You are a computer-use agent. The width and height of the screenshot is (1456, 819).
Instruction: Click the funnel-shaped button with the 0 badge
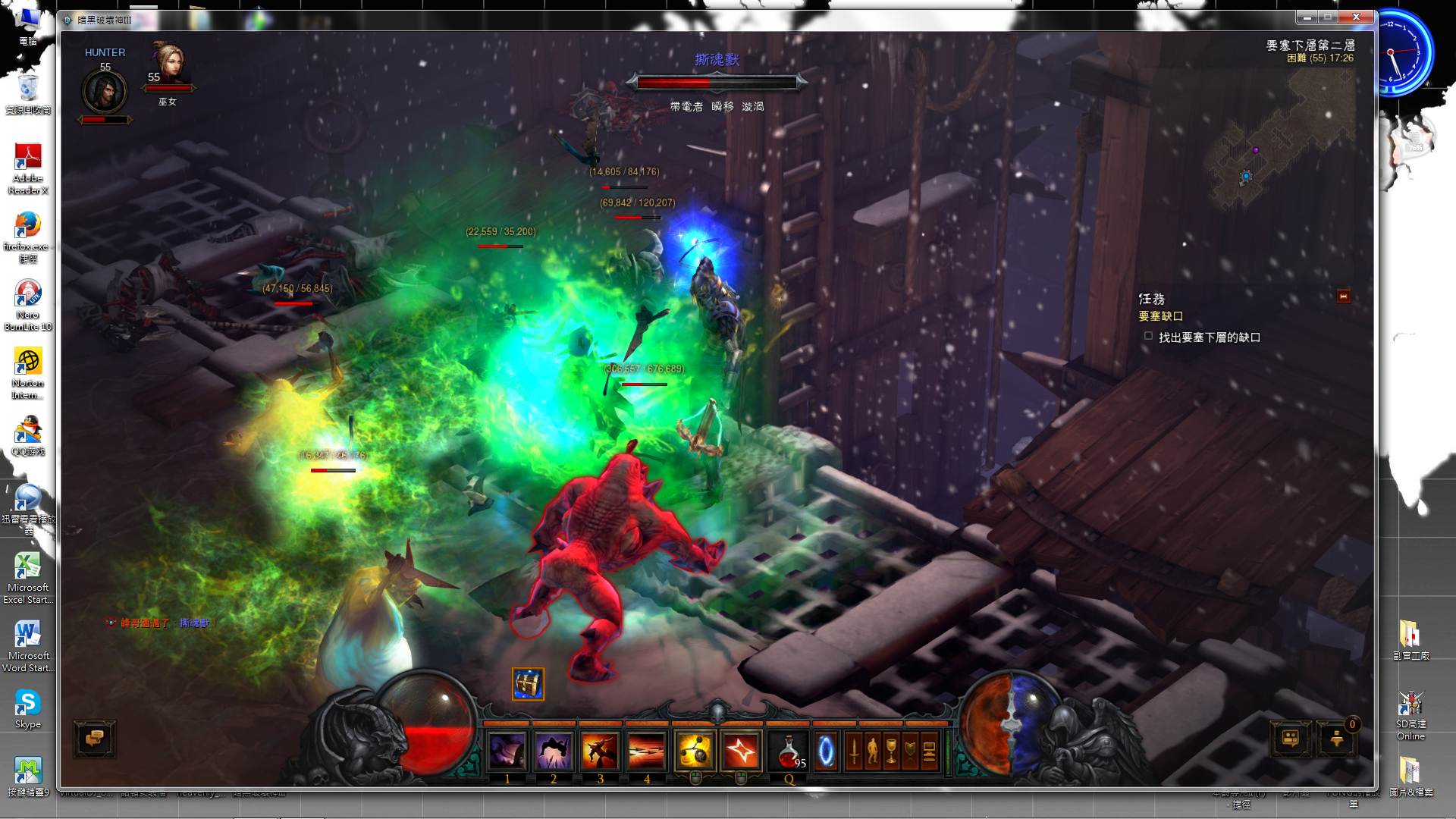pyautogui.click(x=1336, y=739)
